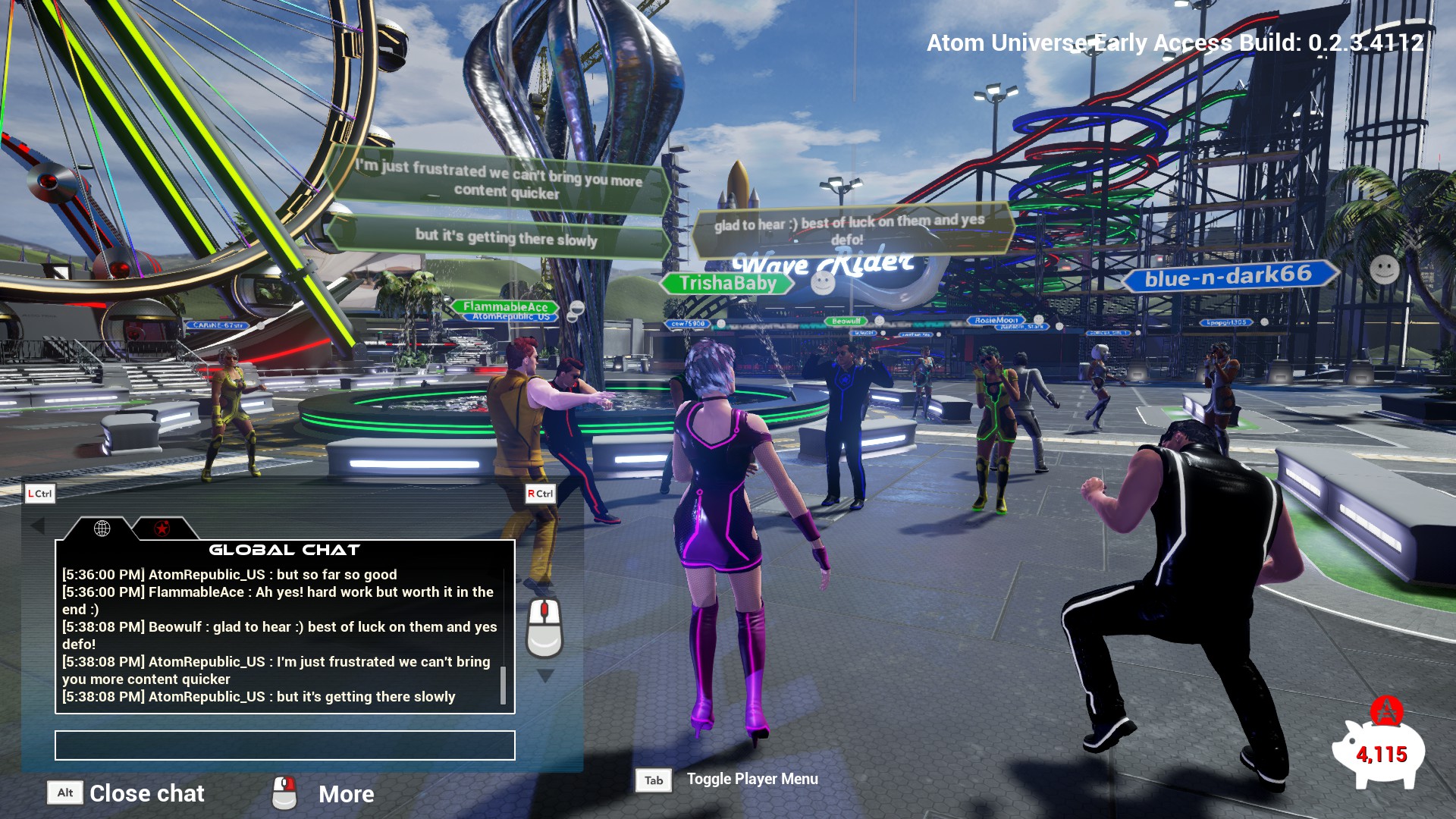Click the left arrow beside the chat tabs
The width and height of the screenshot is (1456, 819).
[x=38, y=525]
